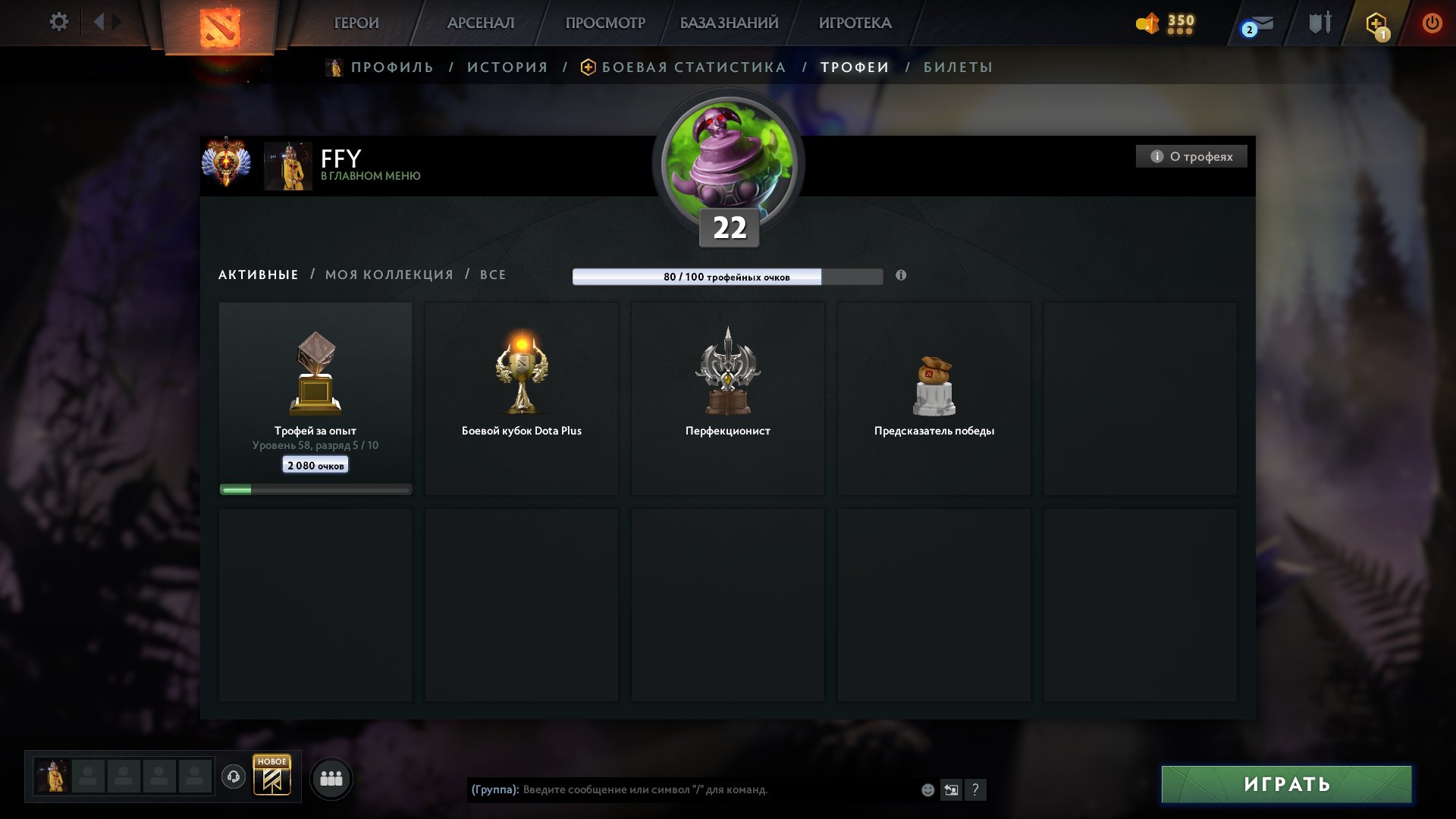Open the Игротека menu
The height and width of the screenshot is (819, 1456).
[x=855, y=23]
